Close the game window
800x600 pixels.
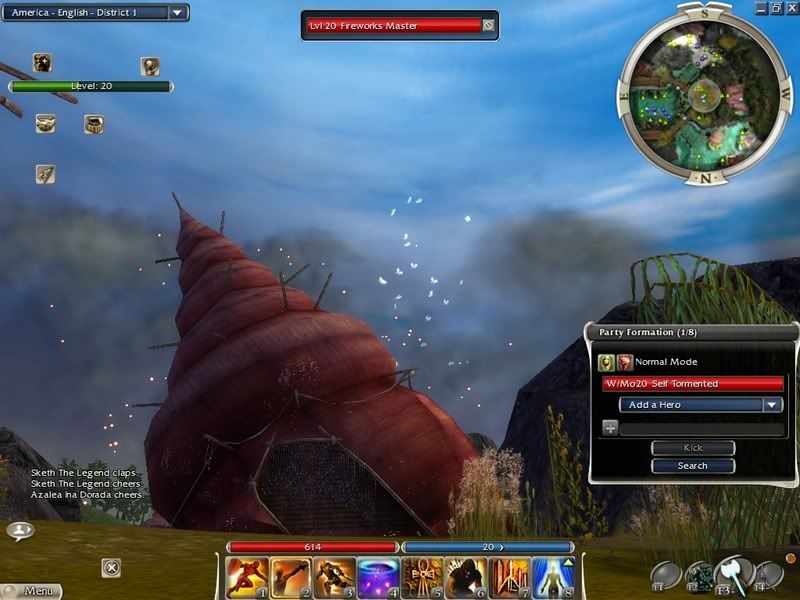click(790, 7)
